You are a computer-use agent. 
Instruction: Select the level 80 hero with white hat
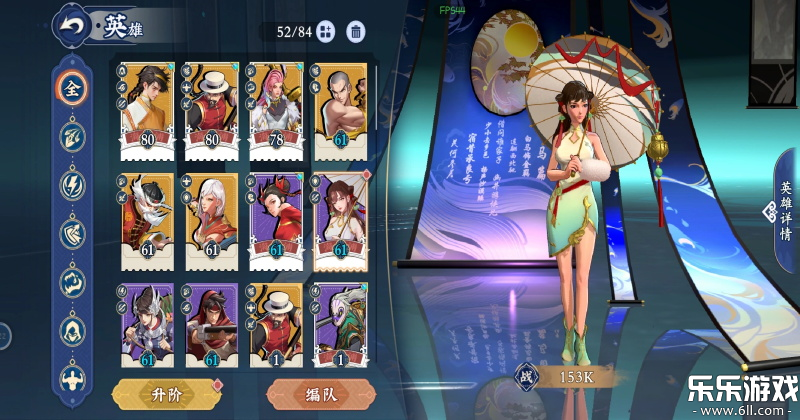(211, 111)
